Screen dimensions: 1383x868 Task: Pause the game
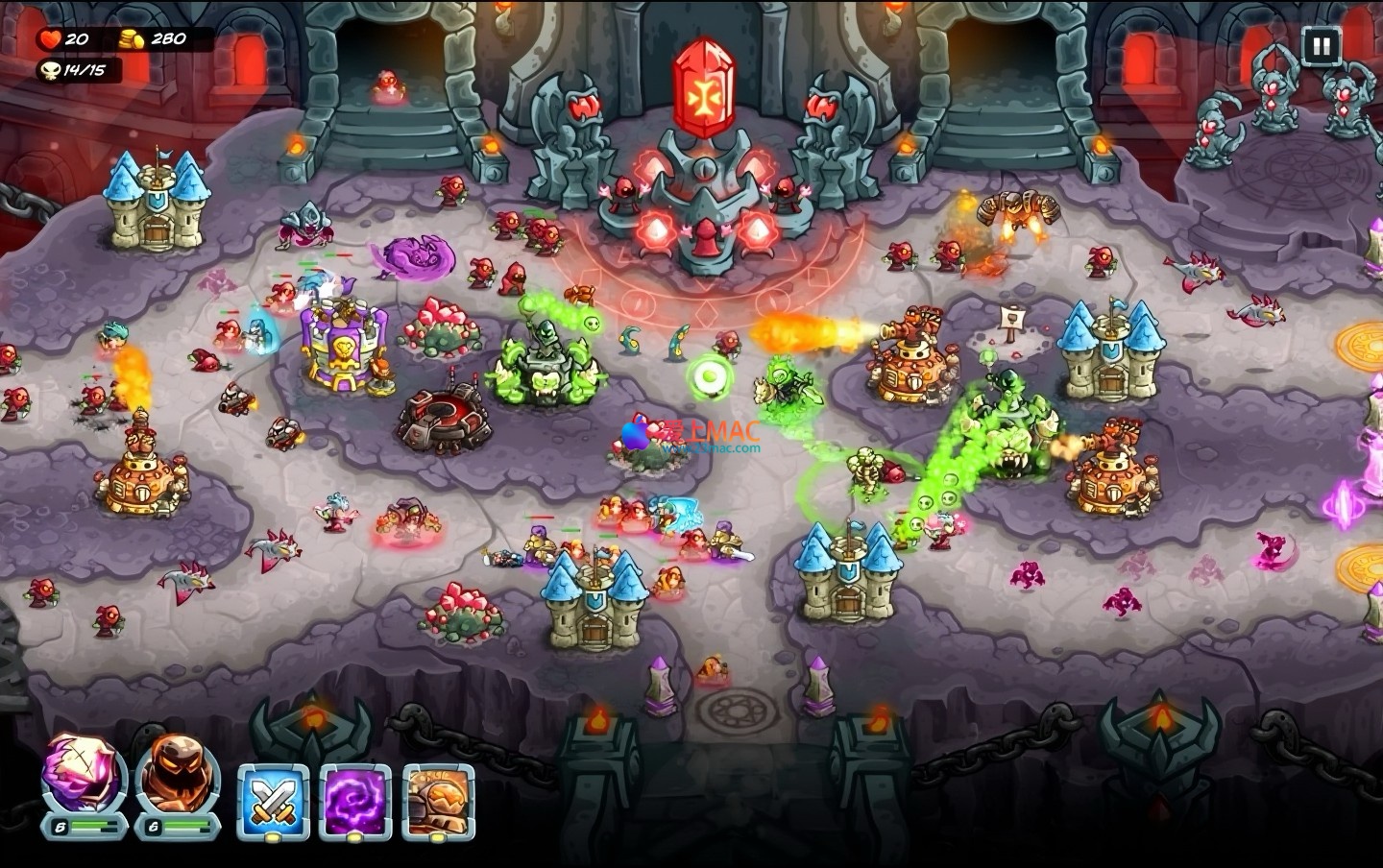tap(1322, 44)
